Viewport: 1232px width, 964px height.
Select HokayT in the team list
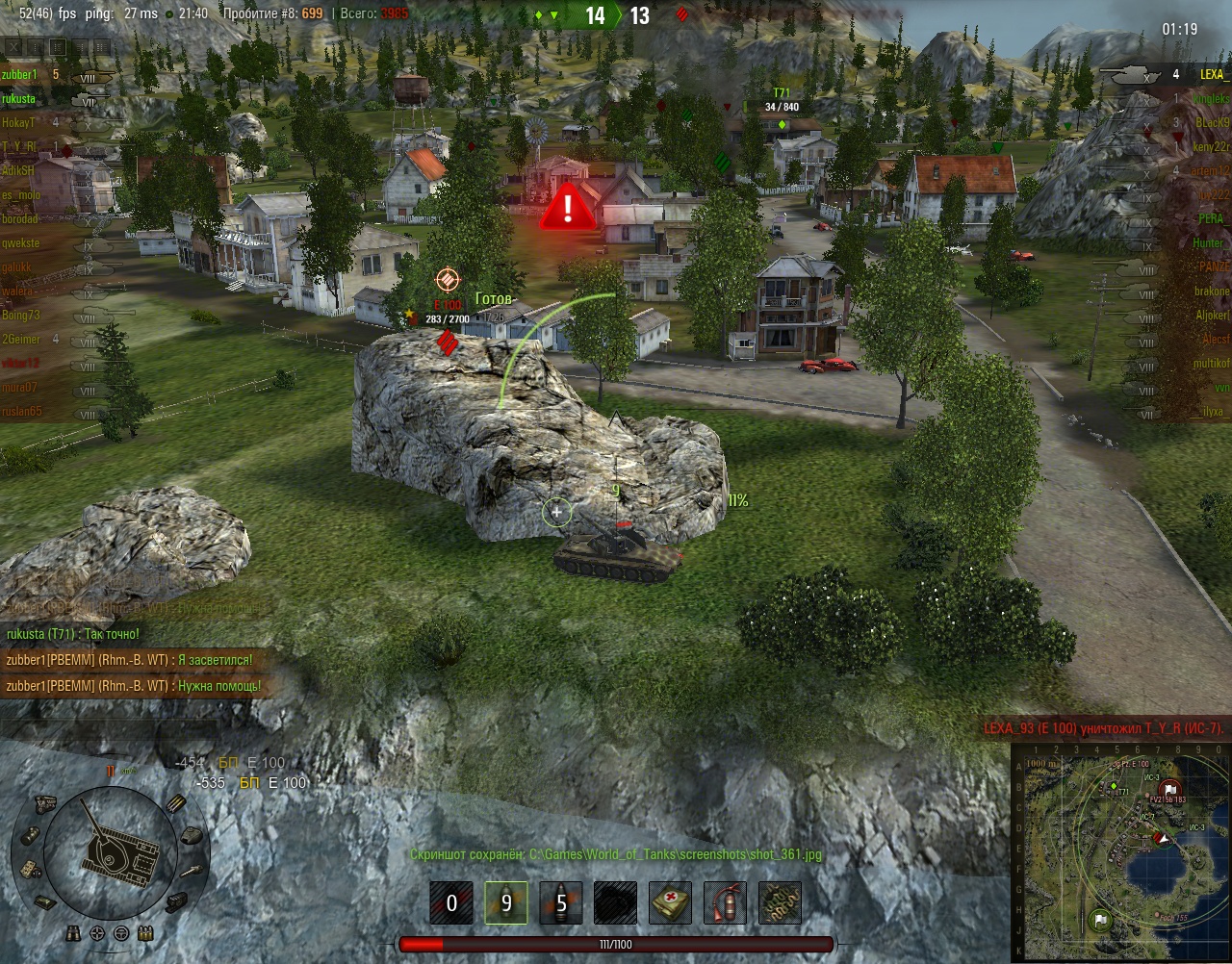[x=19, y=123]
